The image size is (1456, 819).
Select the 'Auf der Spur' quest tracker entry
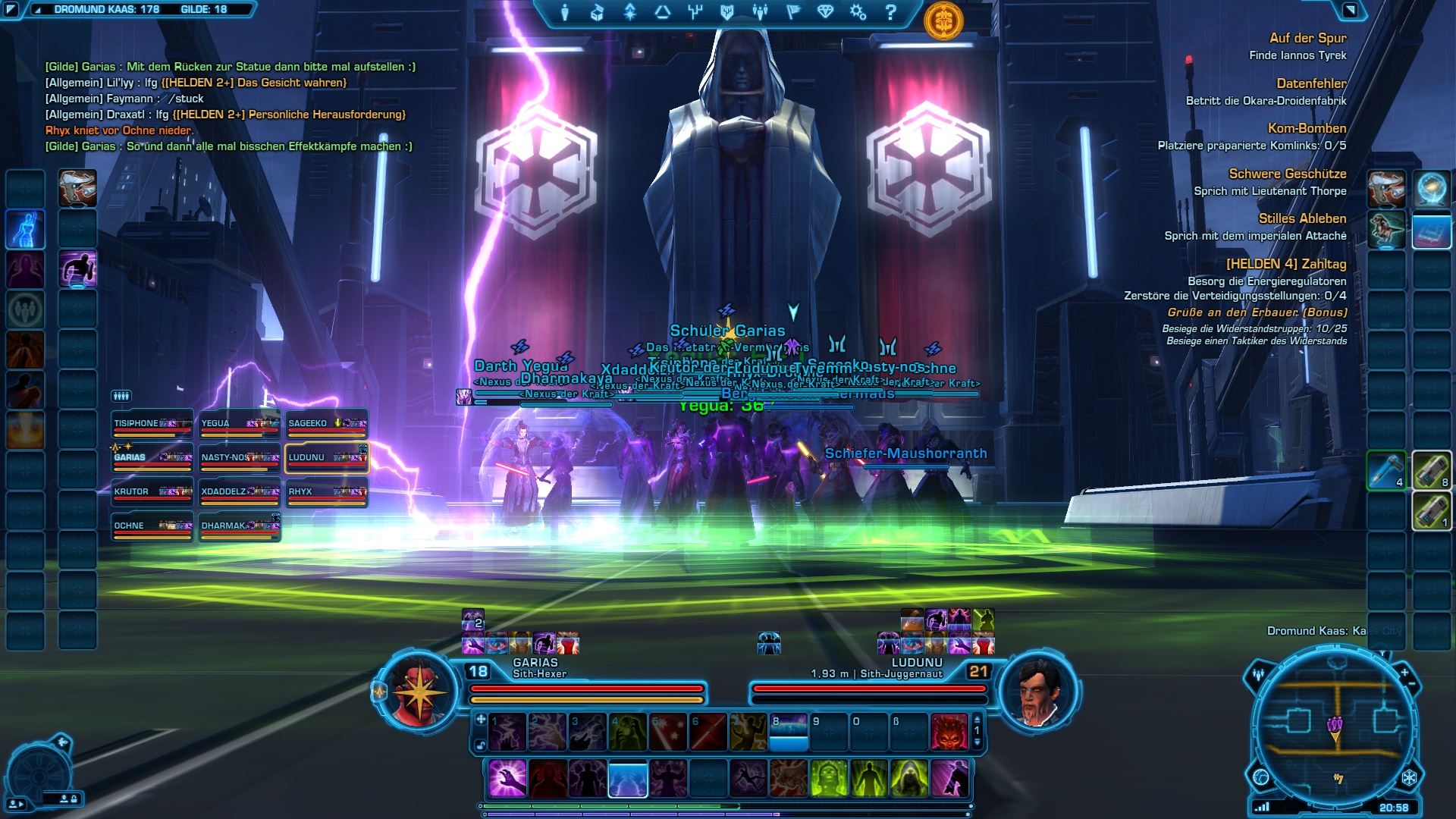[x=1307, y=38]
